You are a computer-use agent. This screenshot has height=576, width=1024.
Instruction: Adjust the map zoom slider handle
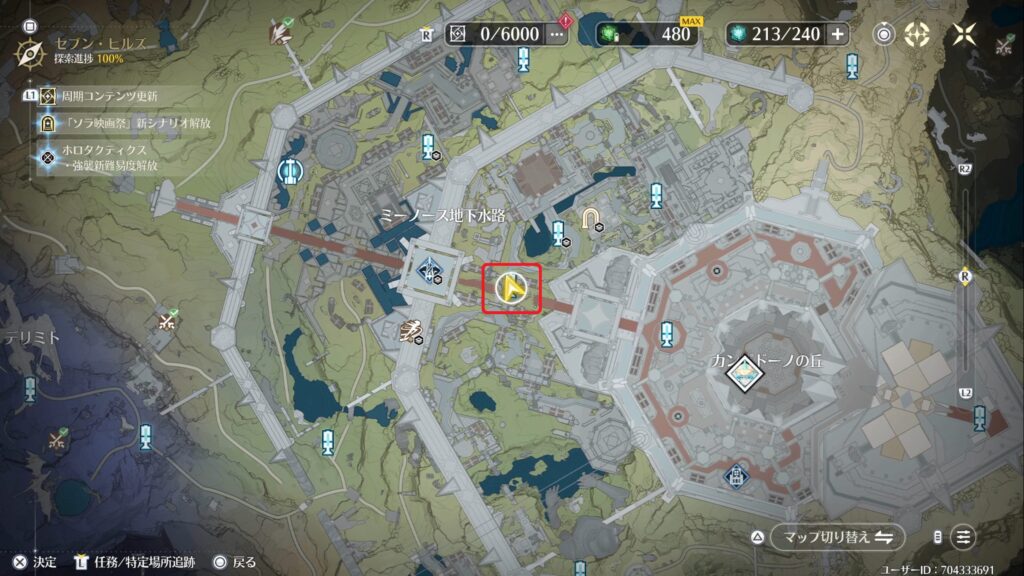tap(965, 277)
